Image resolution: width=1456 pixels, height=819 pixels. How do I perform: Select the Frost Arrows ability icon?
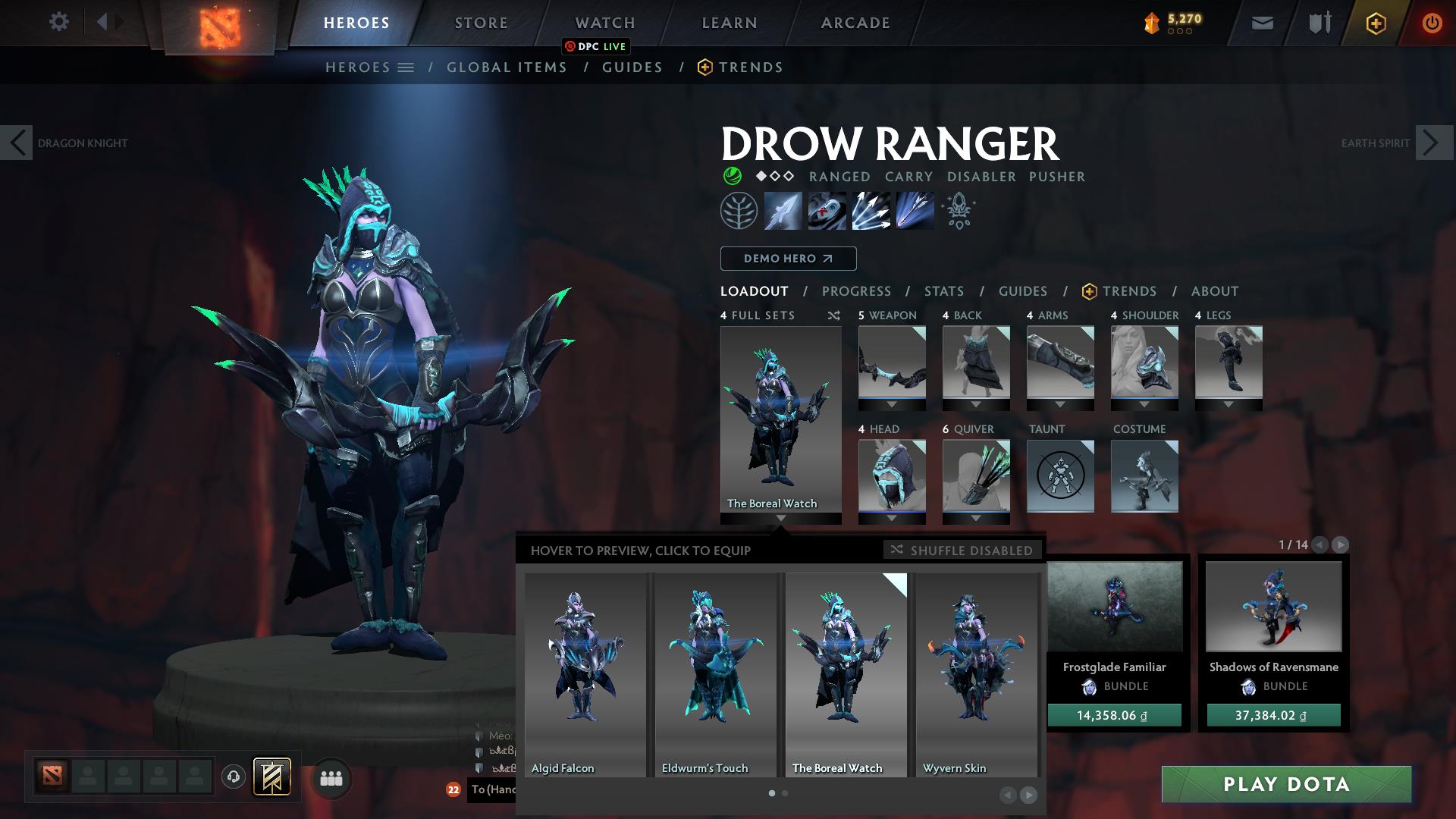pyautogui.click(x=783, y=211)
